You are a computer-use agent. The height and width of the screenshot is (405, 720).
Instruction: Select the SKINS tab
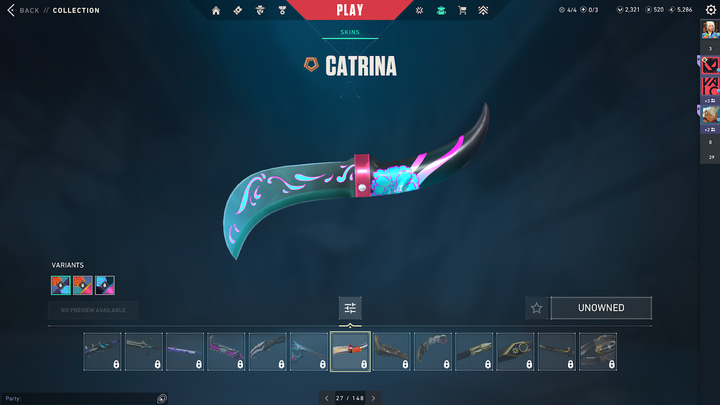[x=349, y=32]
